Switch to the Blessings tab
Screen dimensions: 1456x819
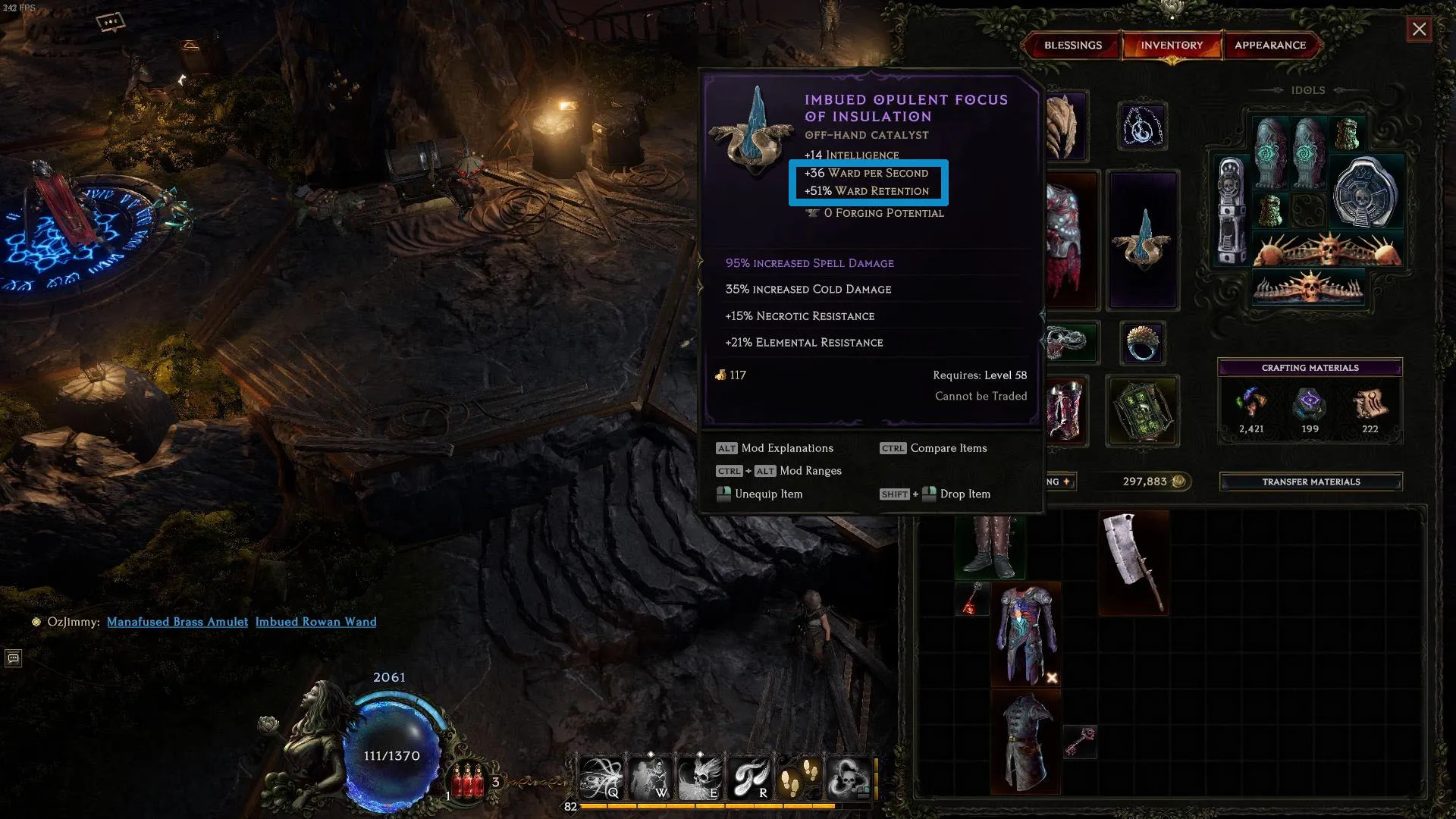coord(1072,45)
